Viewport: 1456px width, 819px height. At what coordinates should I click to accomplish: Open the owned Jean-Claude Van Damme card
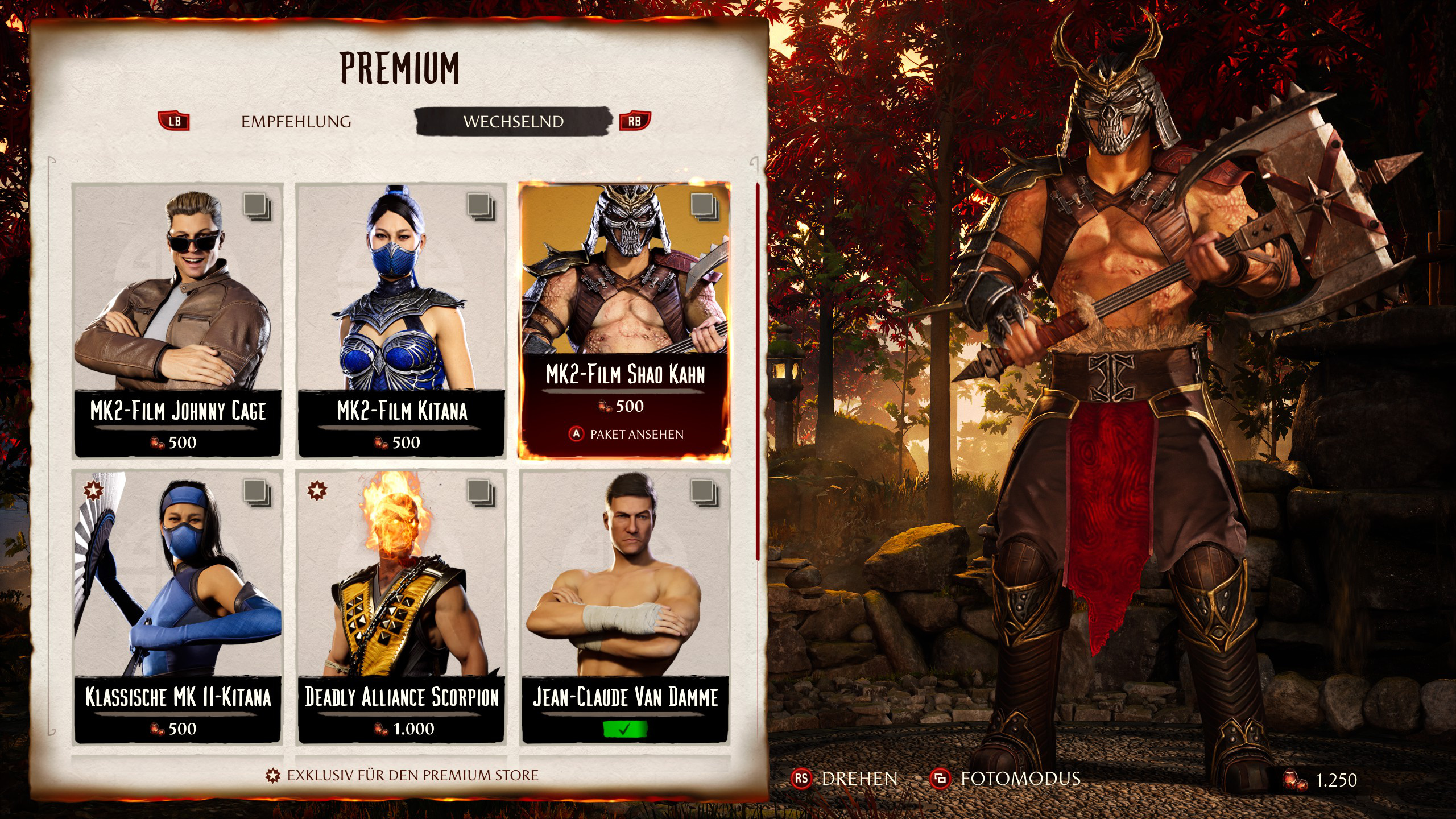tap(624, 606)
